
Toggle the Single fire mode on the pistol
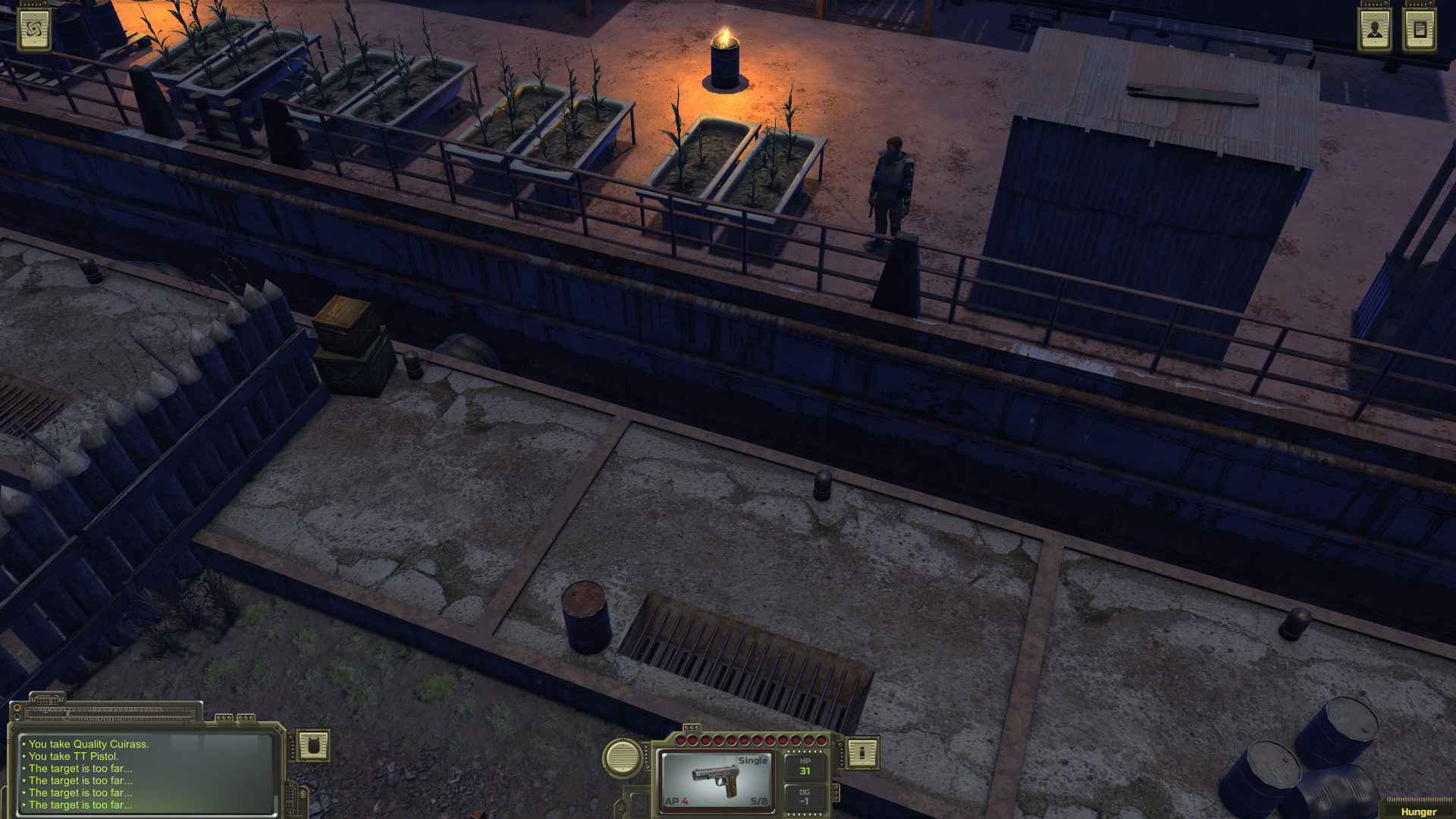pyautogui.click(x=753, y=760)
